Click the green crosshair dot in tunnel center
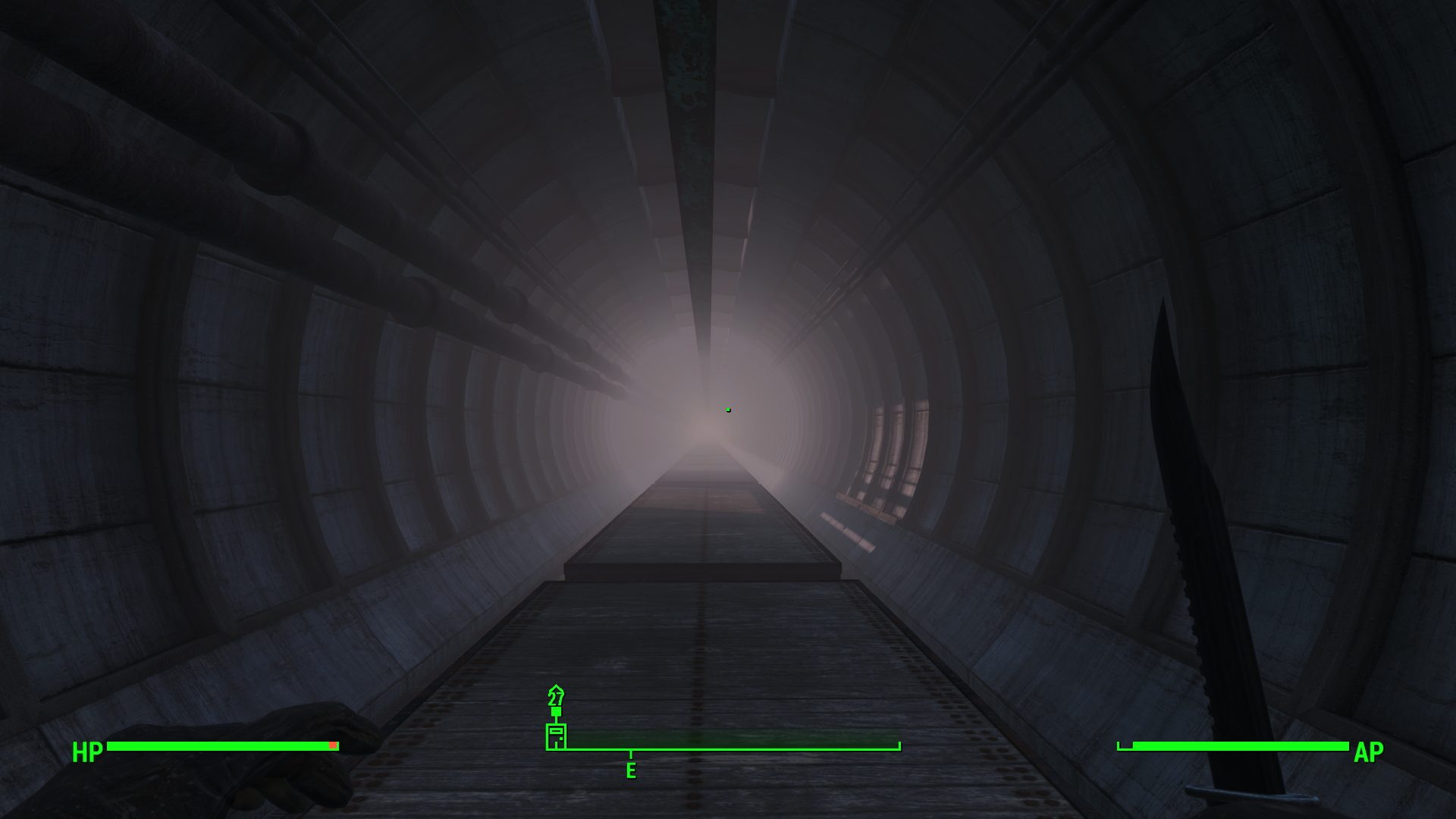 [x=727, y=409]
